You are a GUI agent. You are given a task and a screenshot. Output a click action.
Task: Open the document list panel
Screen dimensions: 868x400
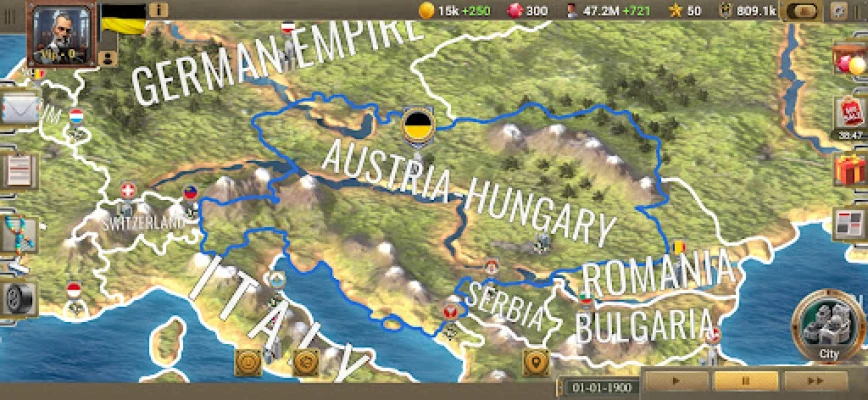[x=18, y=171]
